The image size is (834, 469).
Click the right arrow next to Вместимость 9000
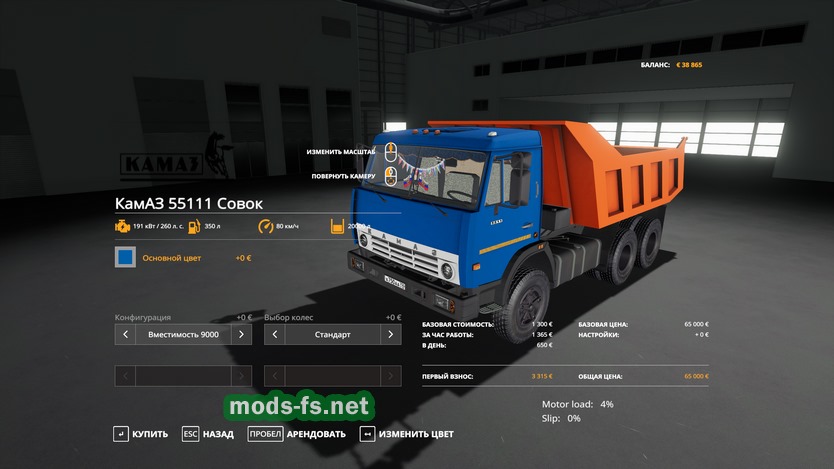[240, 334]
